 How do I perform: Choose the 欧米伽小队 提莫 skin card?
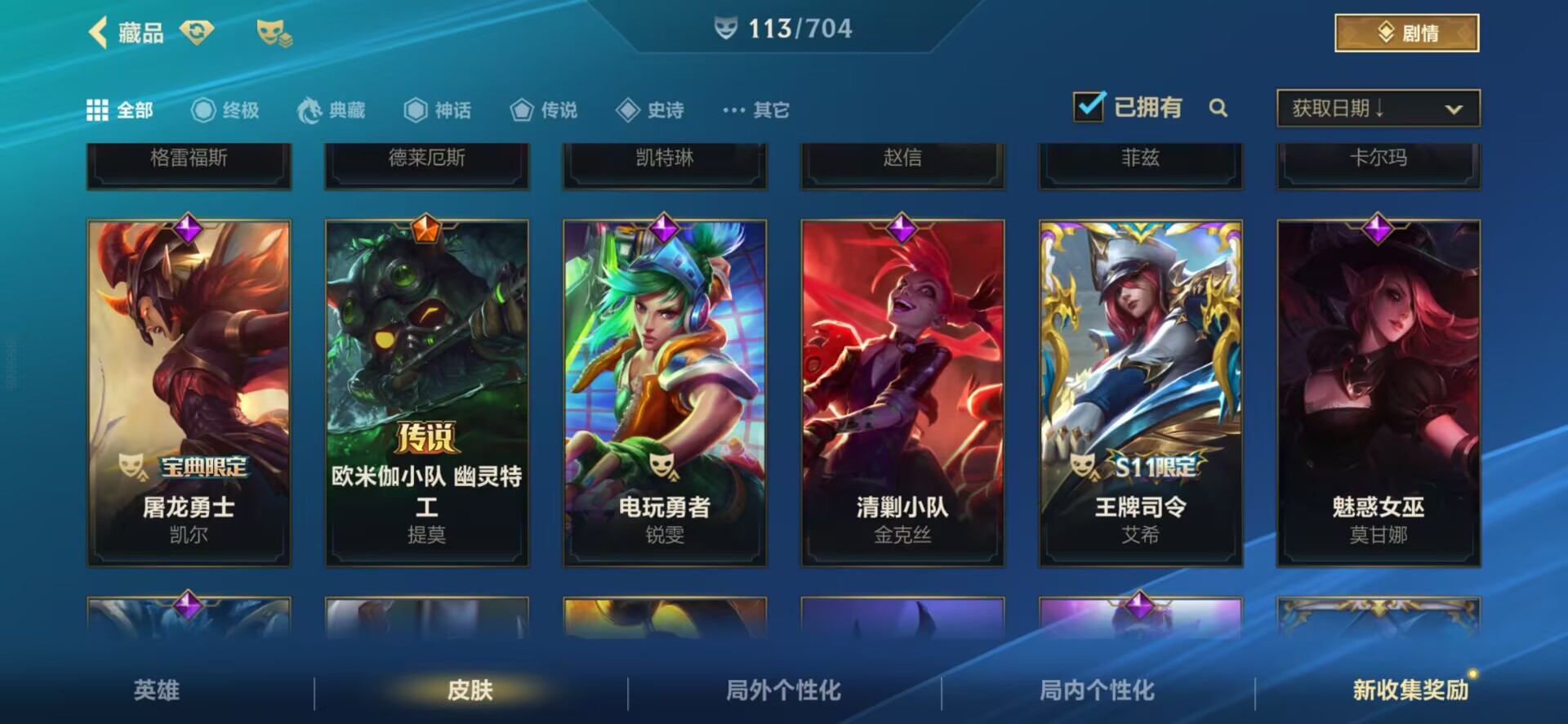[x=426, y=392]
